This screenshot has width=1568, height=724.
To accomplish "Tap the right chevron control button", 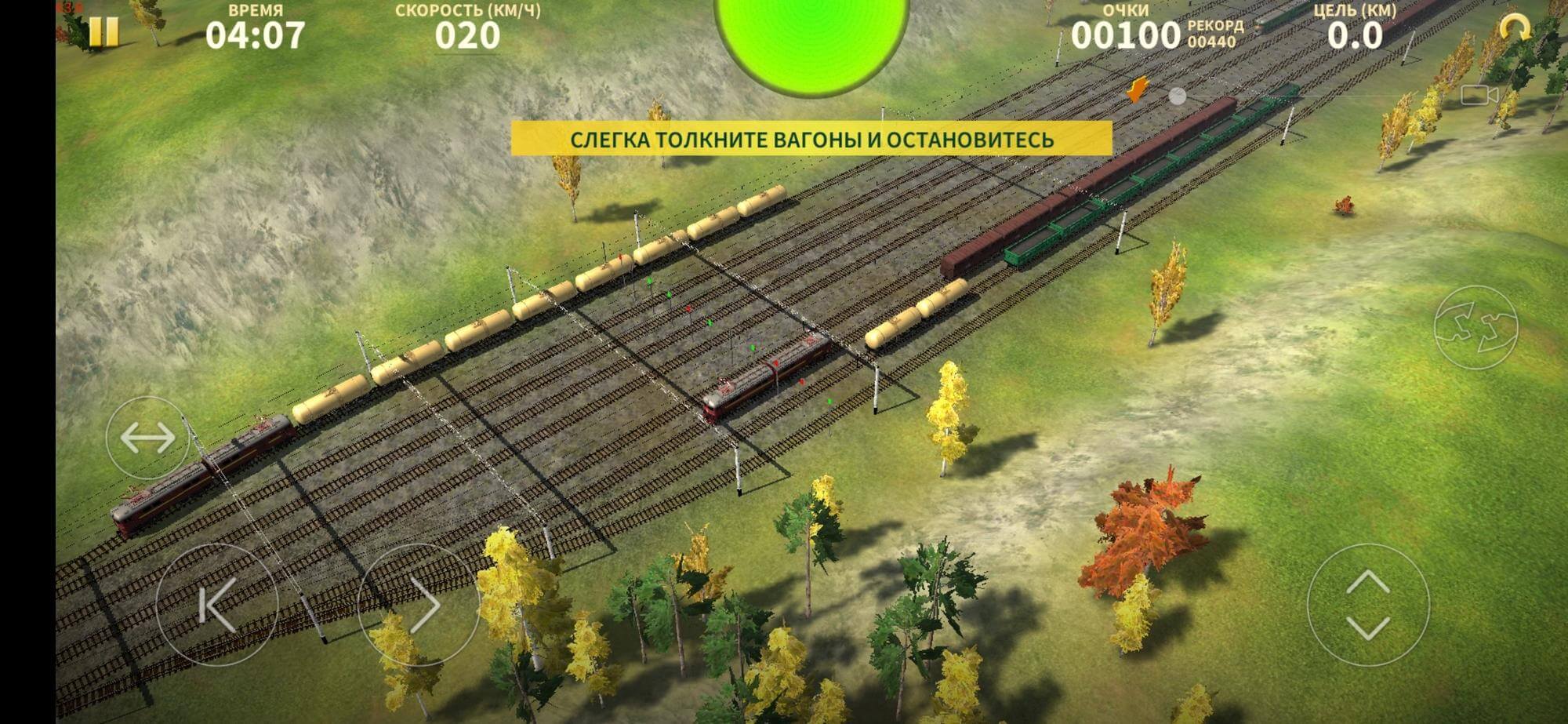I will 419,605.
